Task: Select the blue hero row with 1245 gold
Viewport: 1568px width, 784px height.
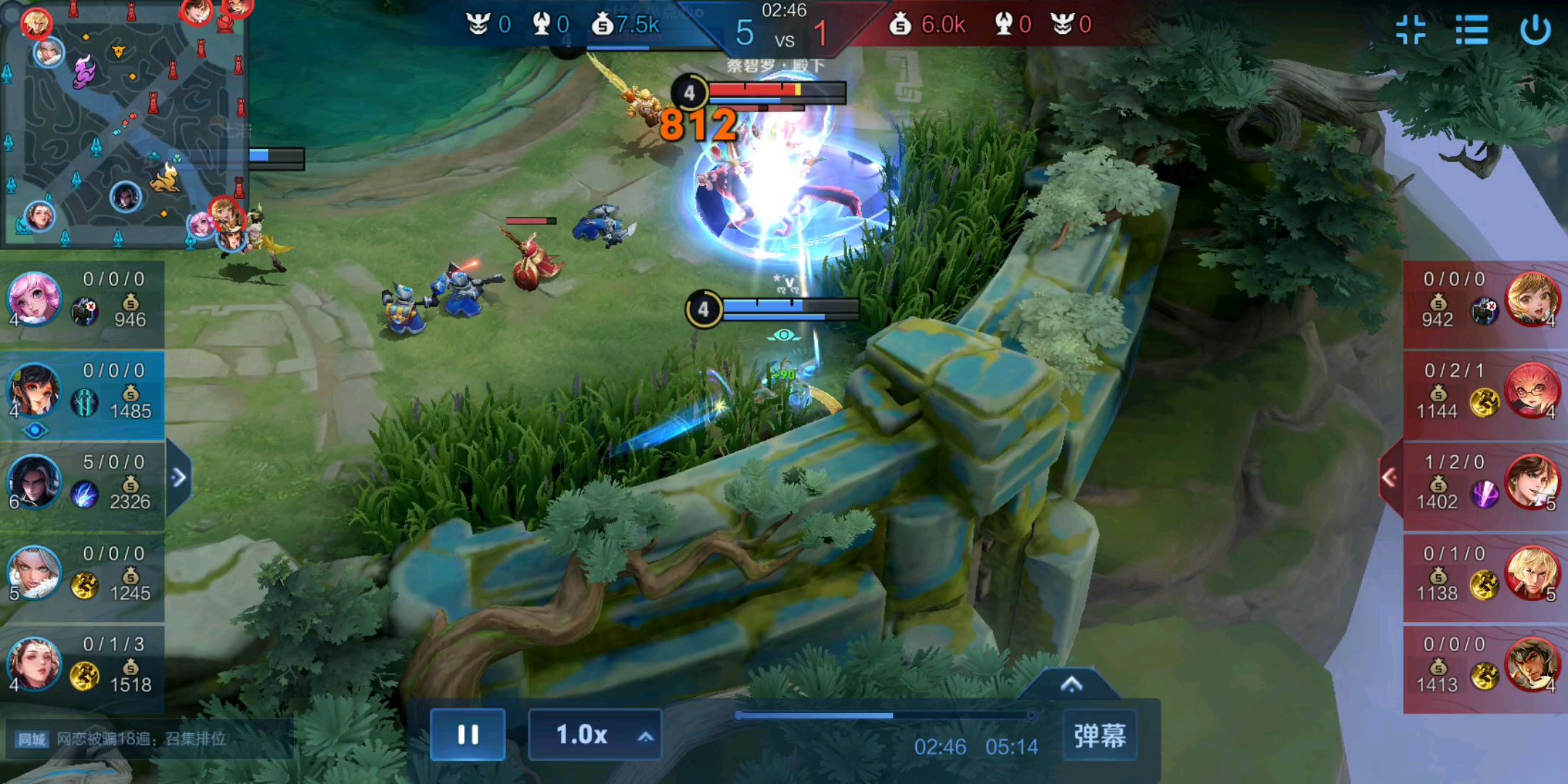Action: click(82, 573)
